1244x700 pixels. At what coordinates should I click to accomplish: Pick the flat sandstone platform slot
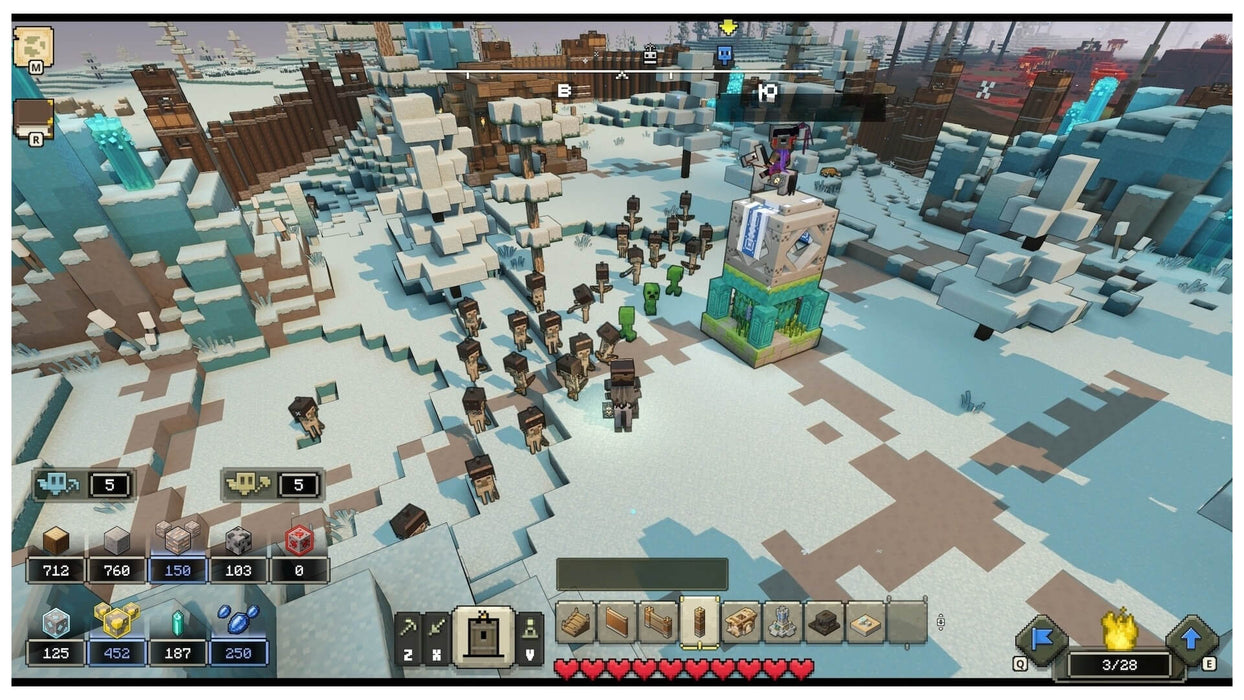coord(865,622)
